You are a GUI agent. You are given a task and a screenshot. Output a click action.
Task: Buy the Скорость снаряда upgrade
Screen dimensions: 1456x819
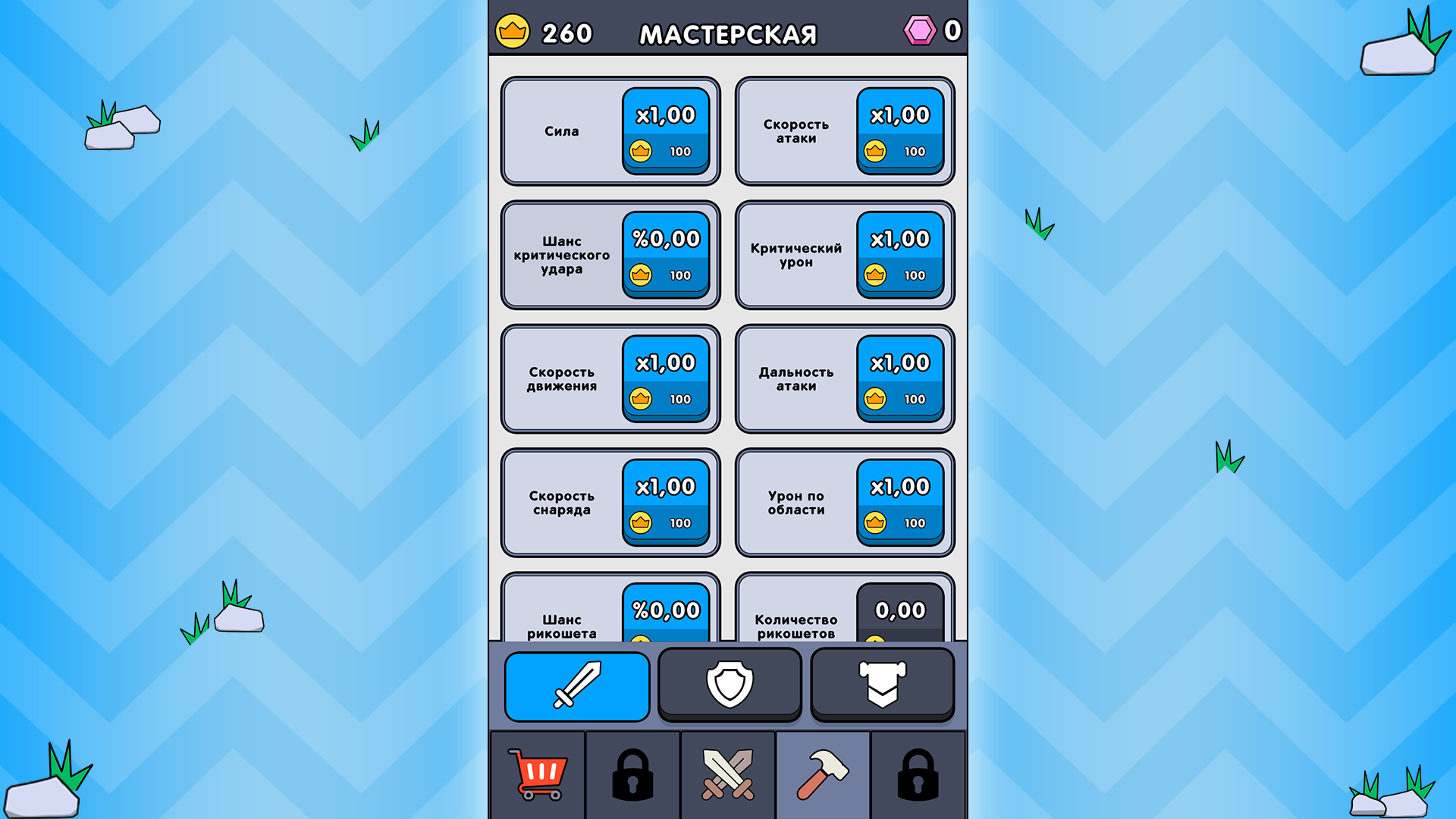665,503
